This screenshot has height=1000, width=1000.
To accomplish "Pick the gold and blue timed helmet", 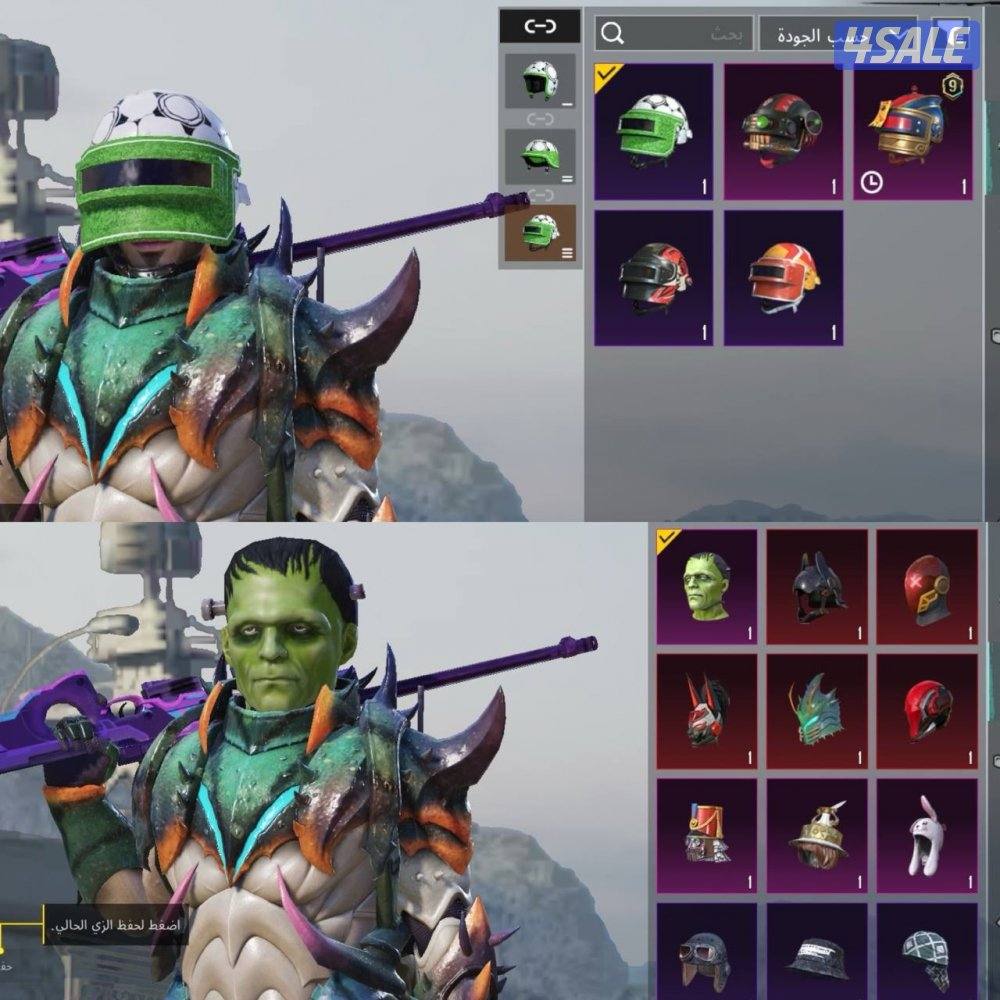I will 913,131.
